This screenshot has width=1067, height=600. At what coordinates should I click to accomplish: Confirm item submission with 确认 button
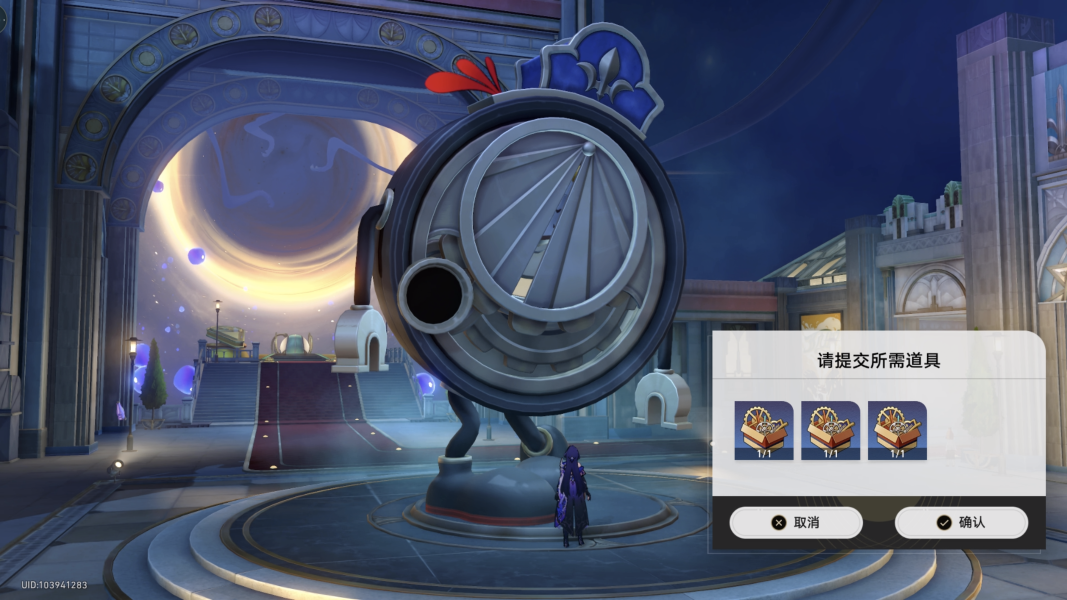click(x=960, y=522)
